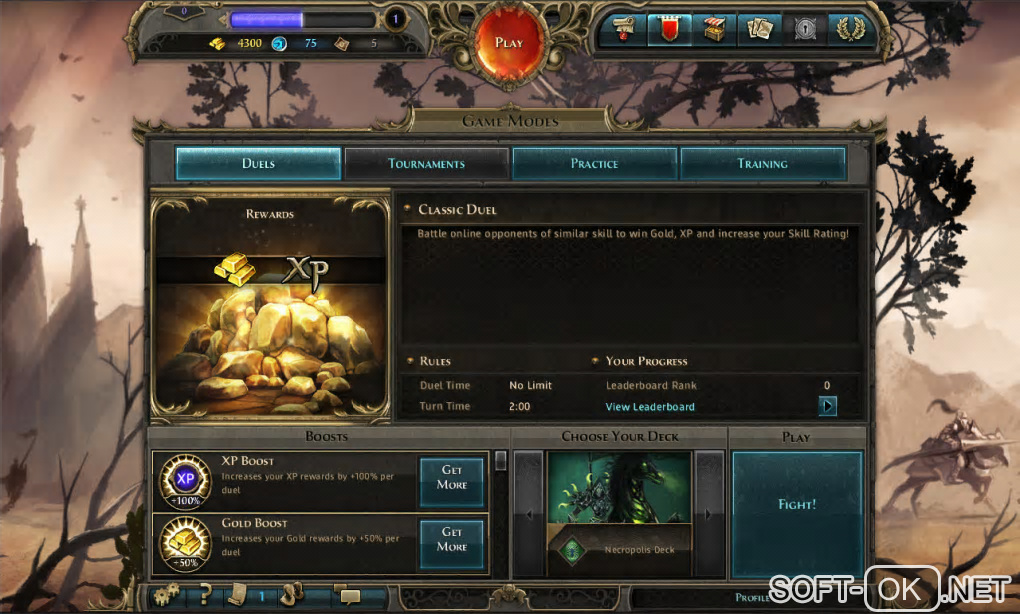Screen dimensions: 1020x614
Task: Switch to the Duels tab
Action: [258, 164]
